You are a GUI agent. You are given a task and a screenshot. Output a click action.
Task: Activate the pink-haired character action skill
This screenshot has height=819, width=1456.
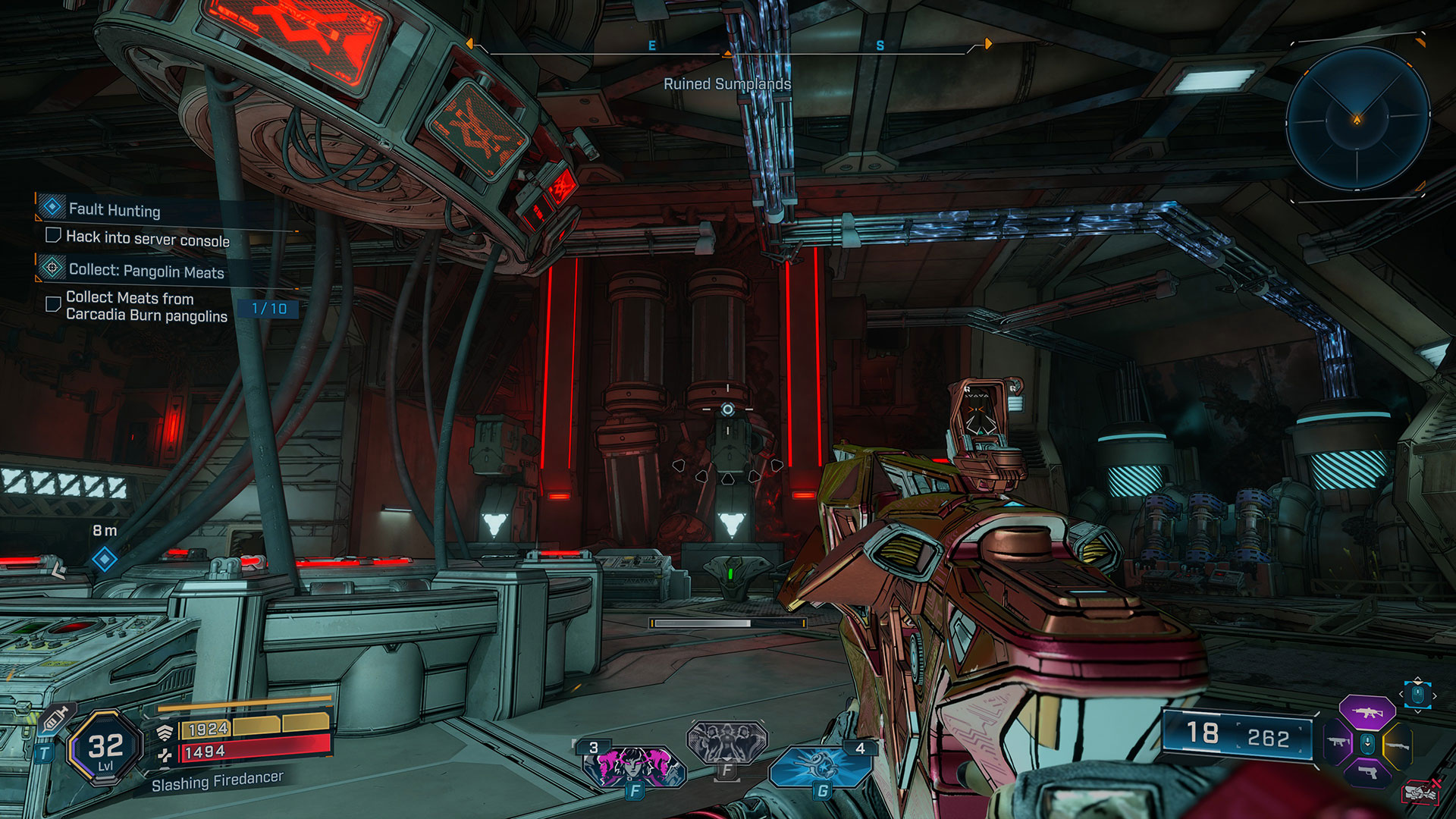click(x=634, y=766)
